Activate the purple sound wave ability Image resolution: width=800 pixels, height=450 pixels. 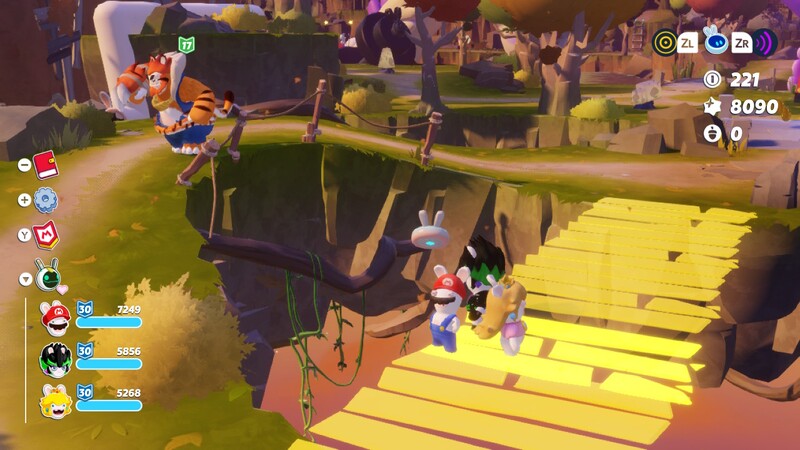pos(765,42)
